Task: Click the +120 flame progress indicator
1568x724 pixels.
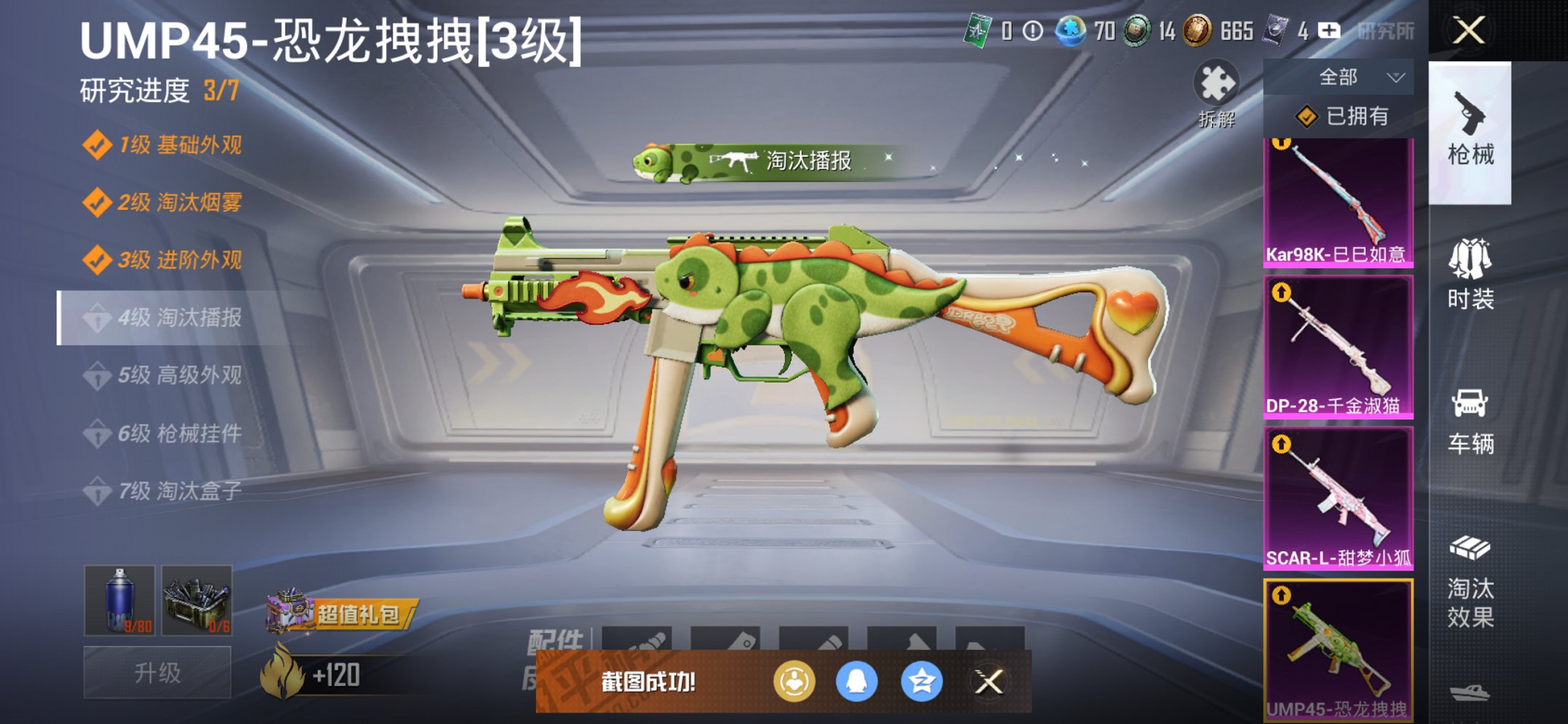Action: pyautogui.click(x=325, y=674)
